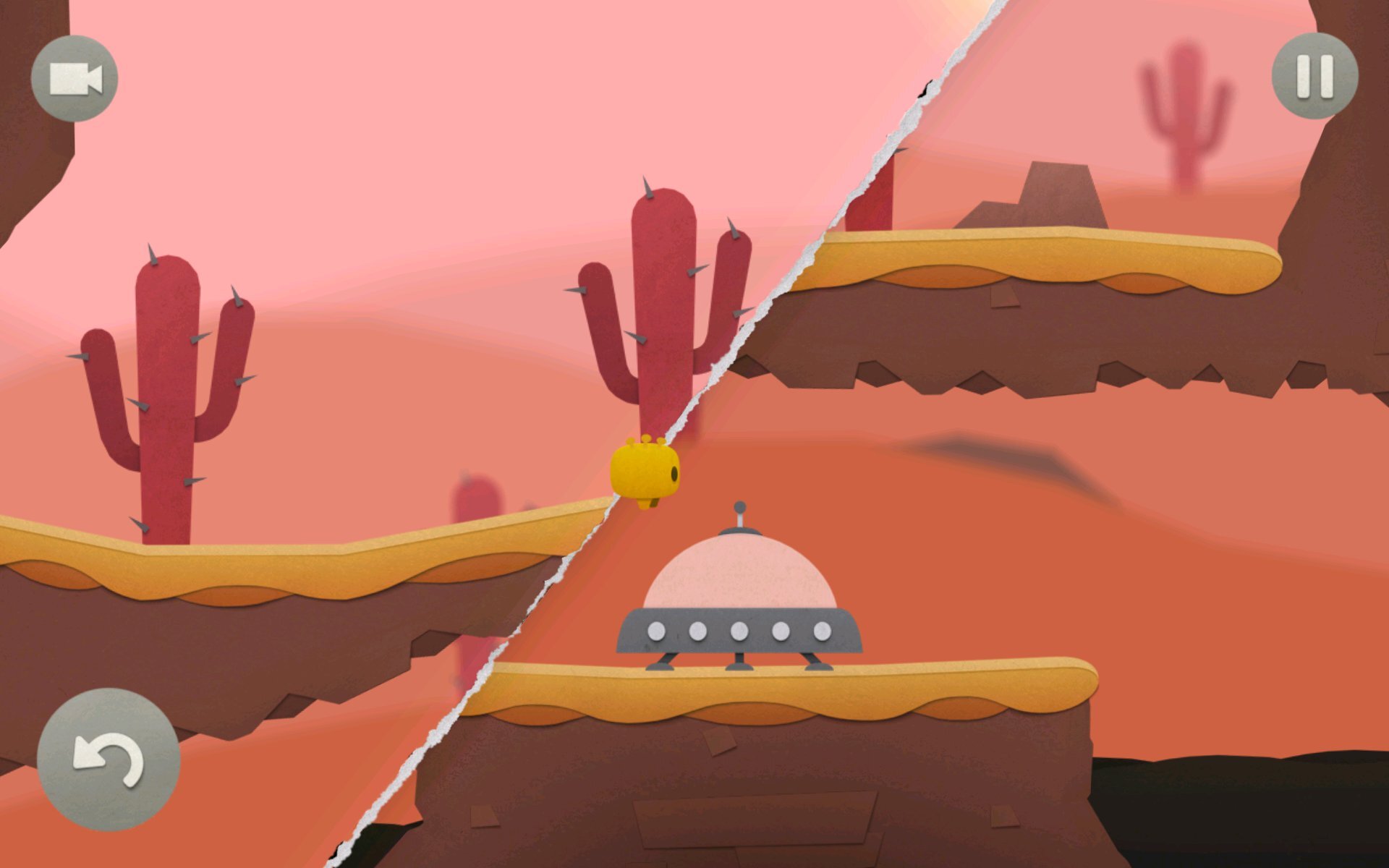Pause the game
This screenshot has height=868, width=1389.
(1314, 76)
